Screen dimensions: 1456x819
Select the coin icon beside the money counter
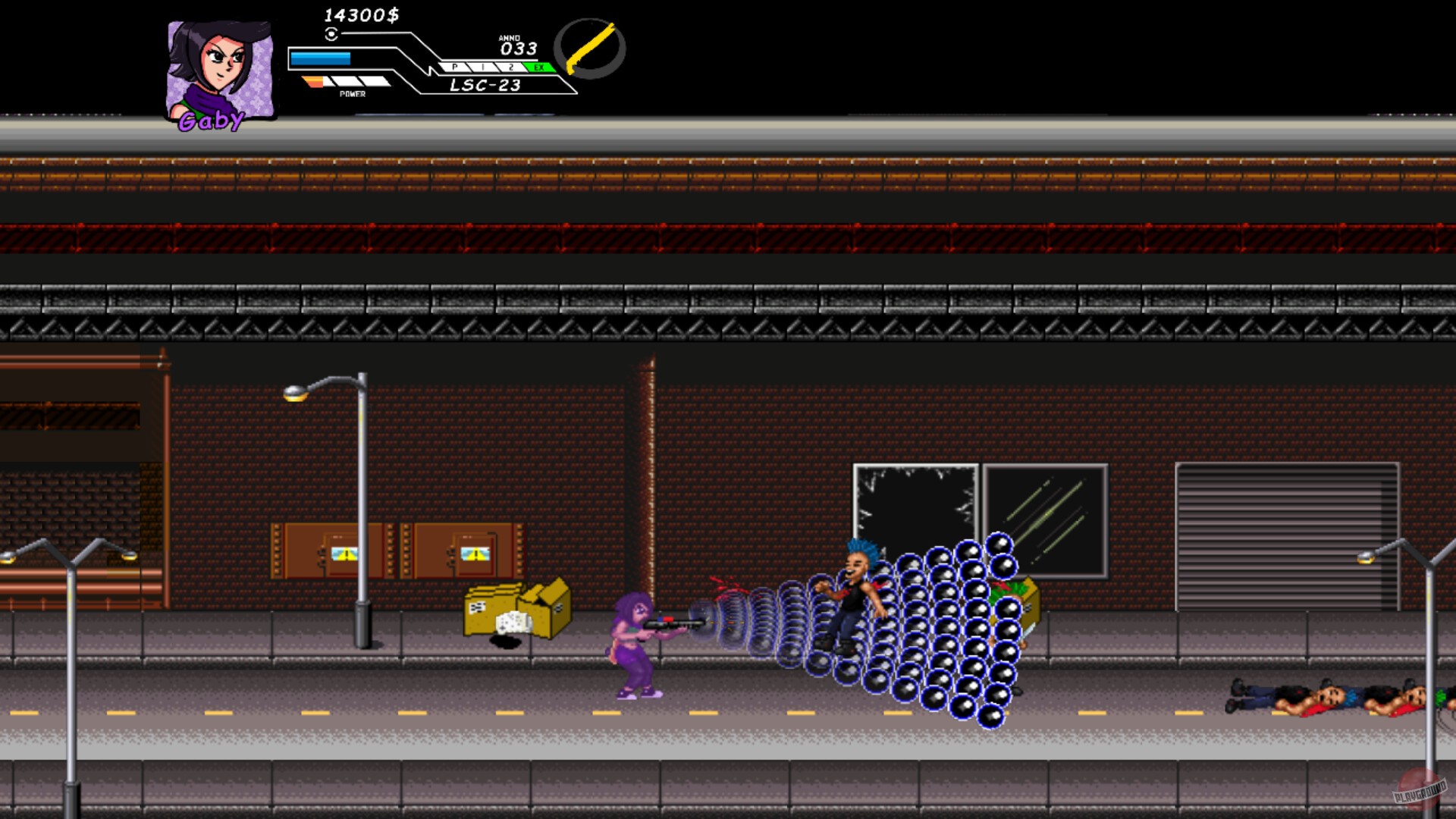pos(331,34)
